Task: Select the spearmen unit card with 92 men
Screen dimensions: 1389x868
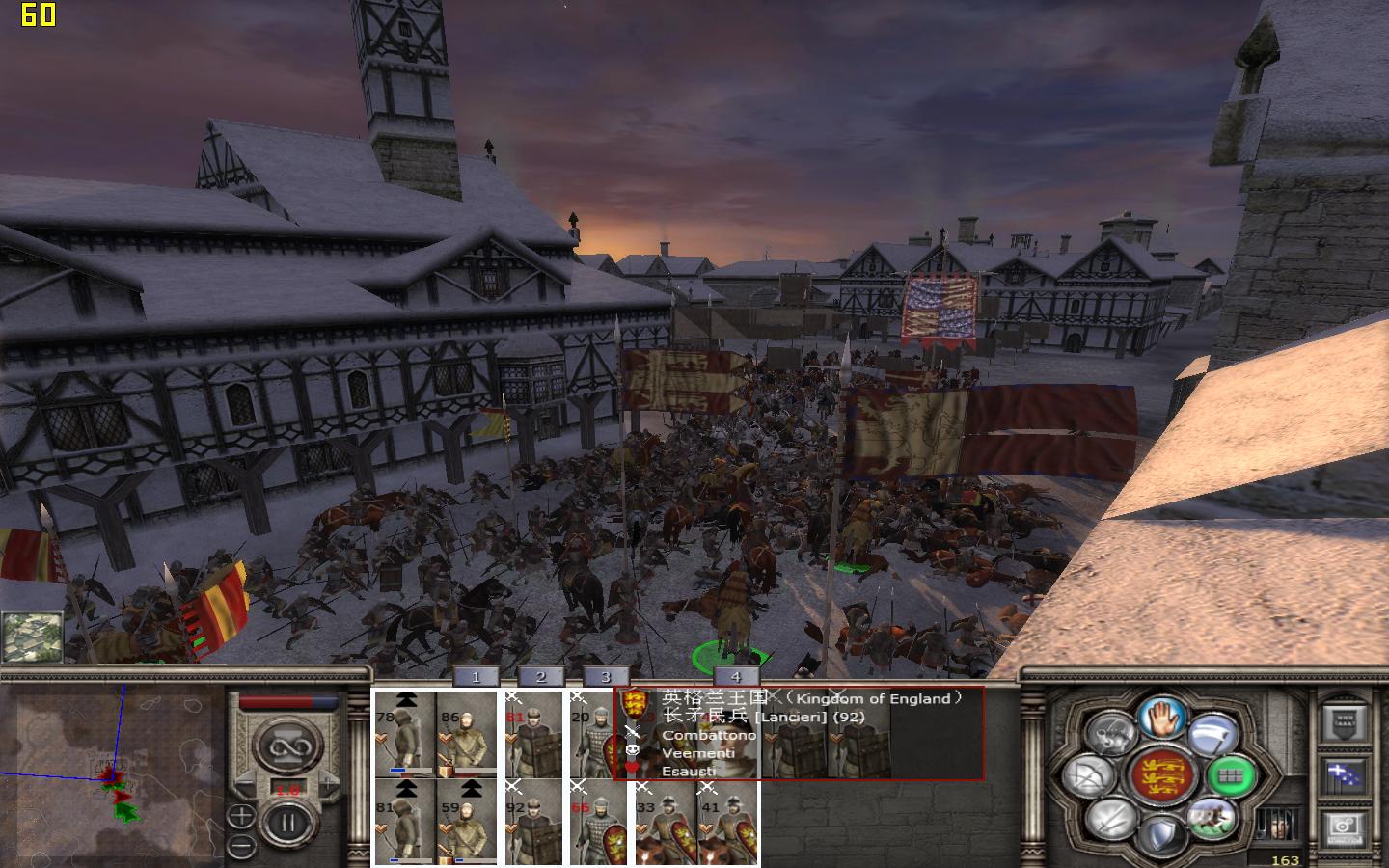Action: (x=534, y=820)
